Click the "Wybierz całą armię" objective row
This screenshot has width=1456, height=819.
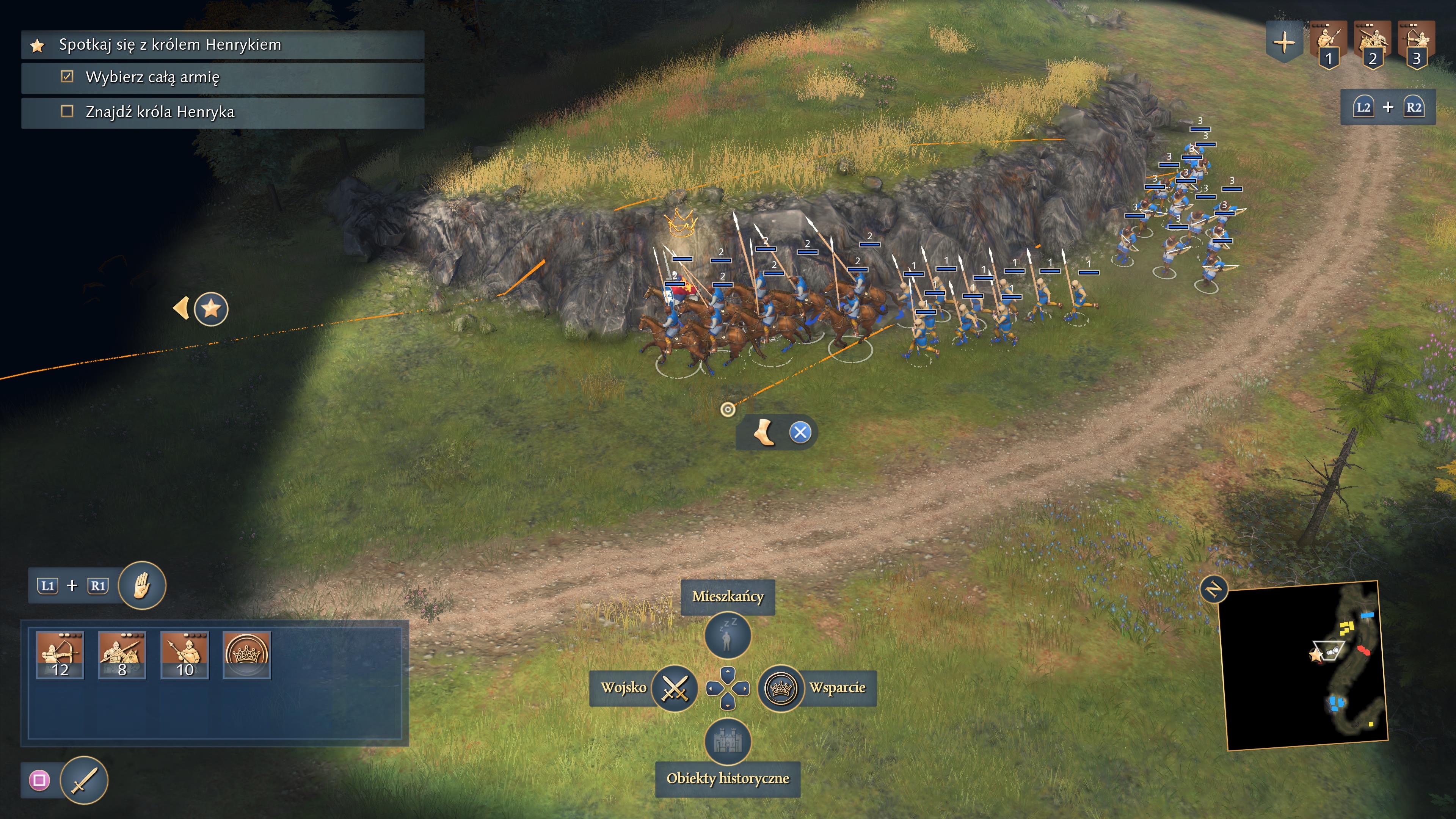[152, 77]
